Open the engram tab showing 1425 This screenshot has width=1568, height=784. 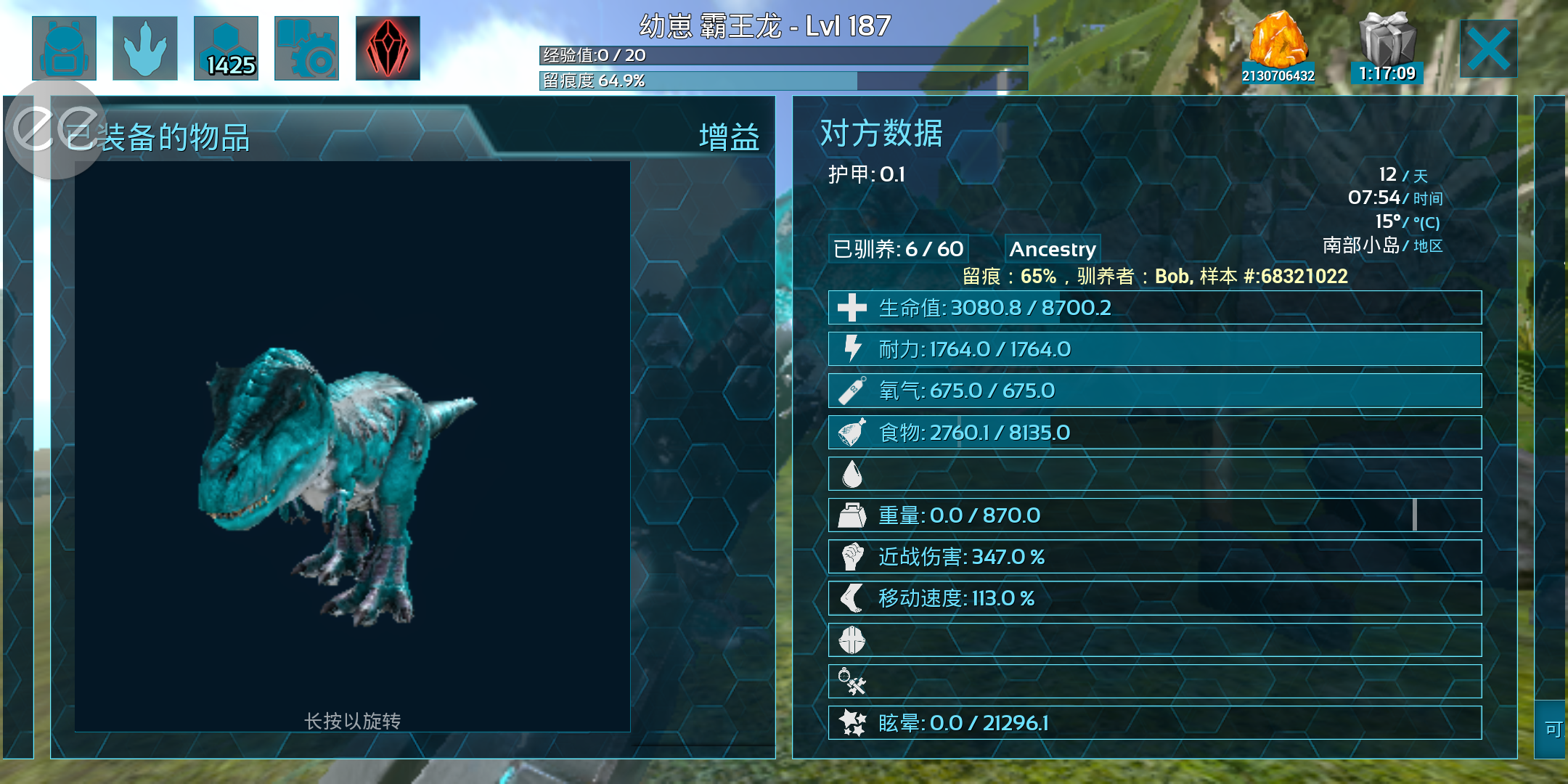(226, 48)
